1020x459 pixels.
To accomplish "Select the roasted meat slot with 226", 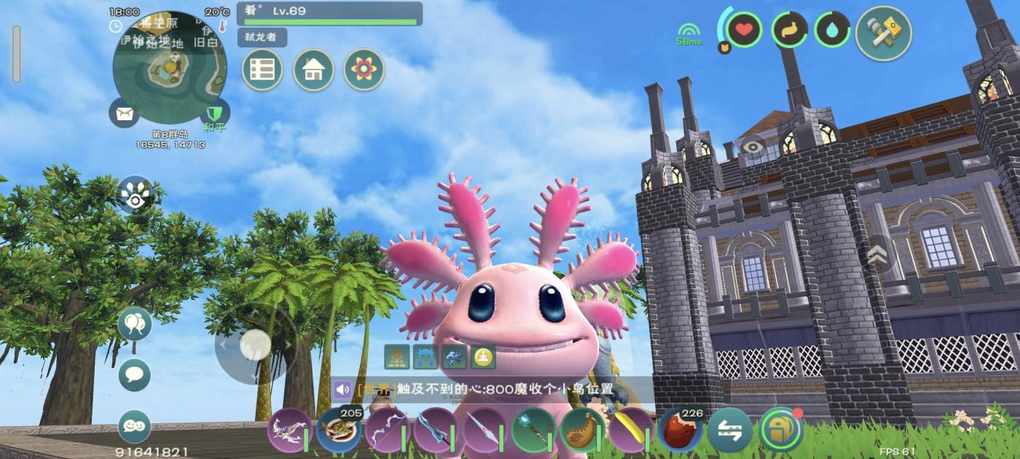I will coord(680,431).
